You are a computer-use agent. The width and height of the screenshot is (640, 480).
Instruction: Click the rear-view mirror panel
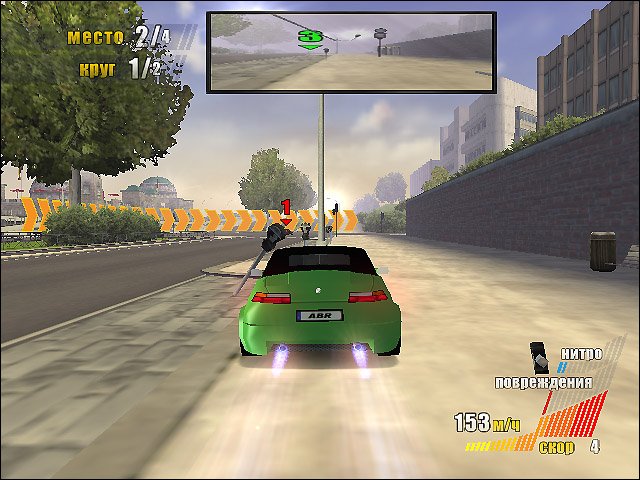point(350,53)
